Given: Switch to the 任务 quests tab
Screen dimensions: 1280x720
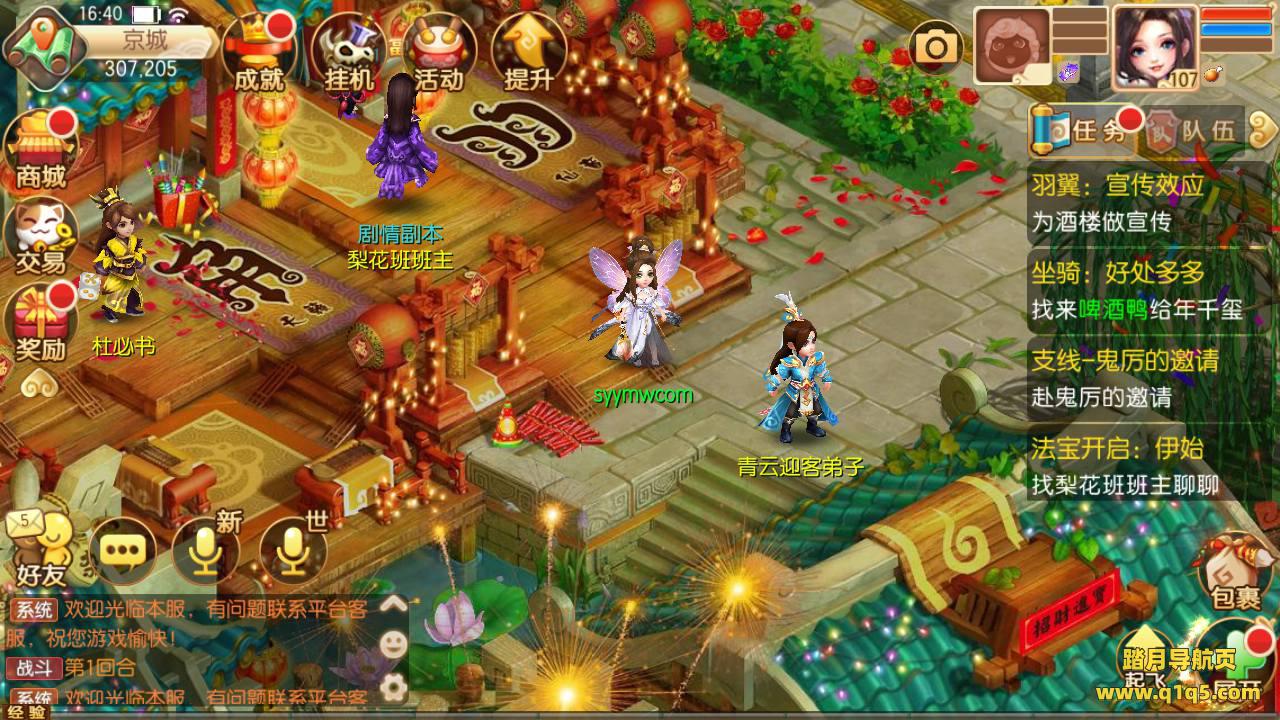Looking at the screenshot, I should coord(1085,131).
